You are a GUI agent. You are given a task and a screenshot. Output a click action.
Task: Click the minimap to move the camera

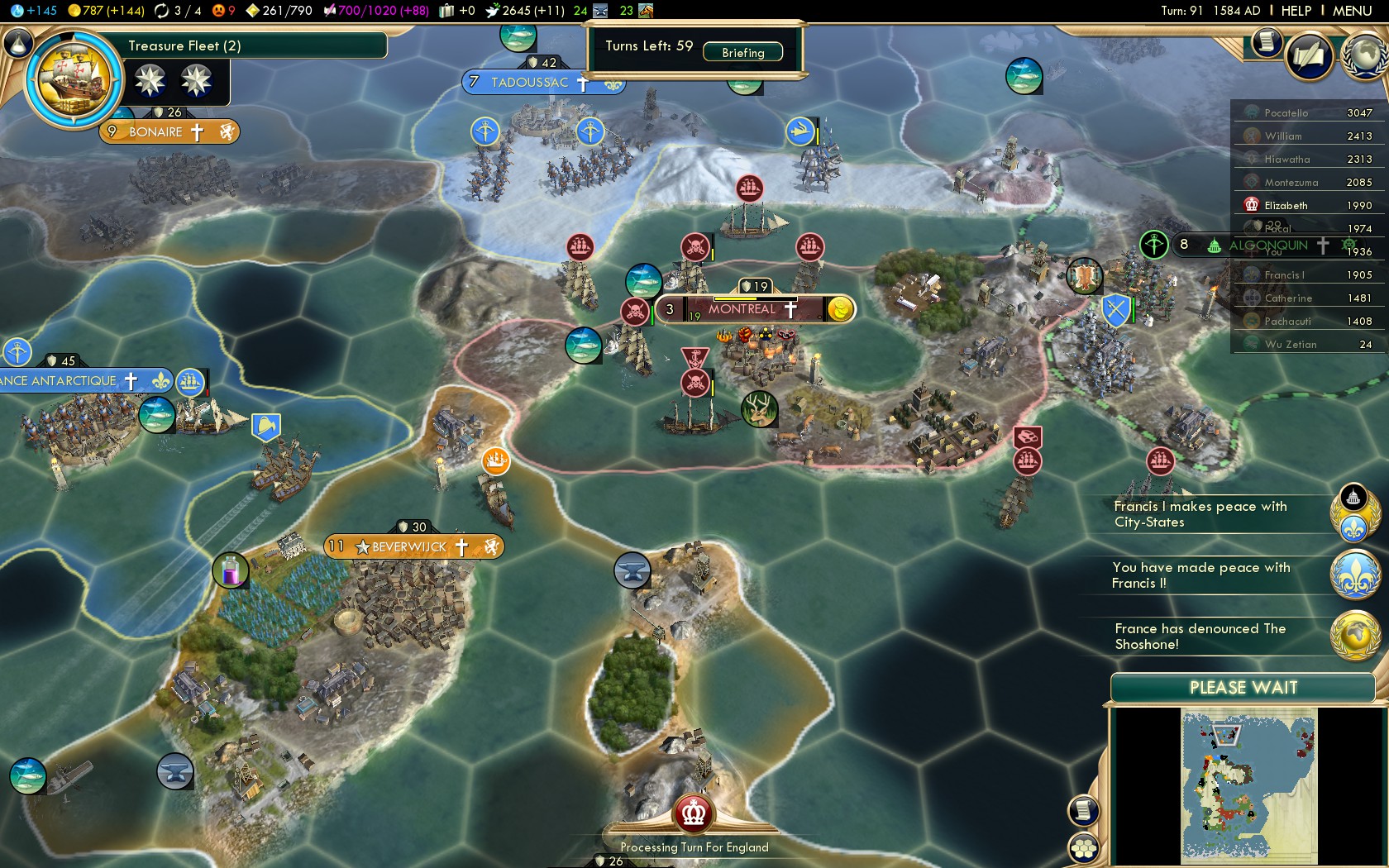(x=1248, y=785)
